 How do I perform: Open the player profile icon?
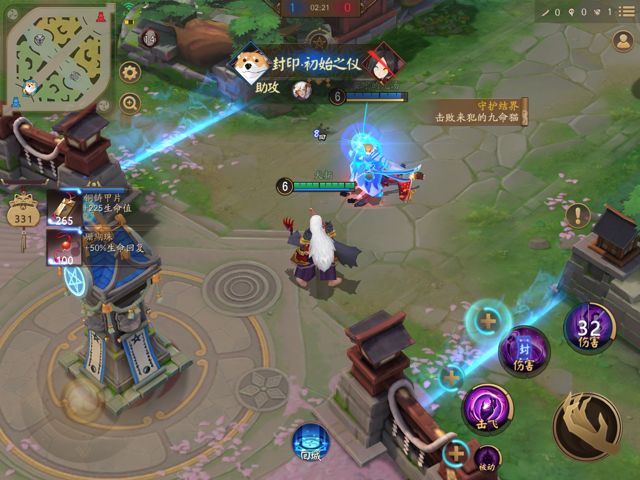(x=623, y=41)
